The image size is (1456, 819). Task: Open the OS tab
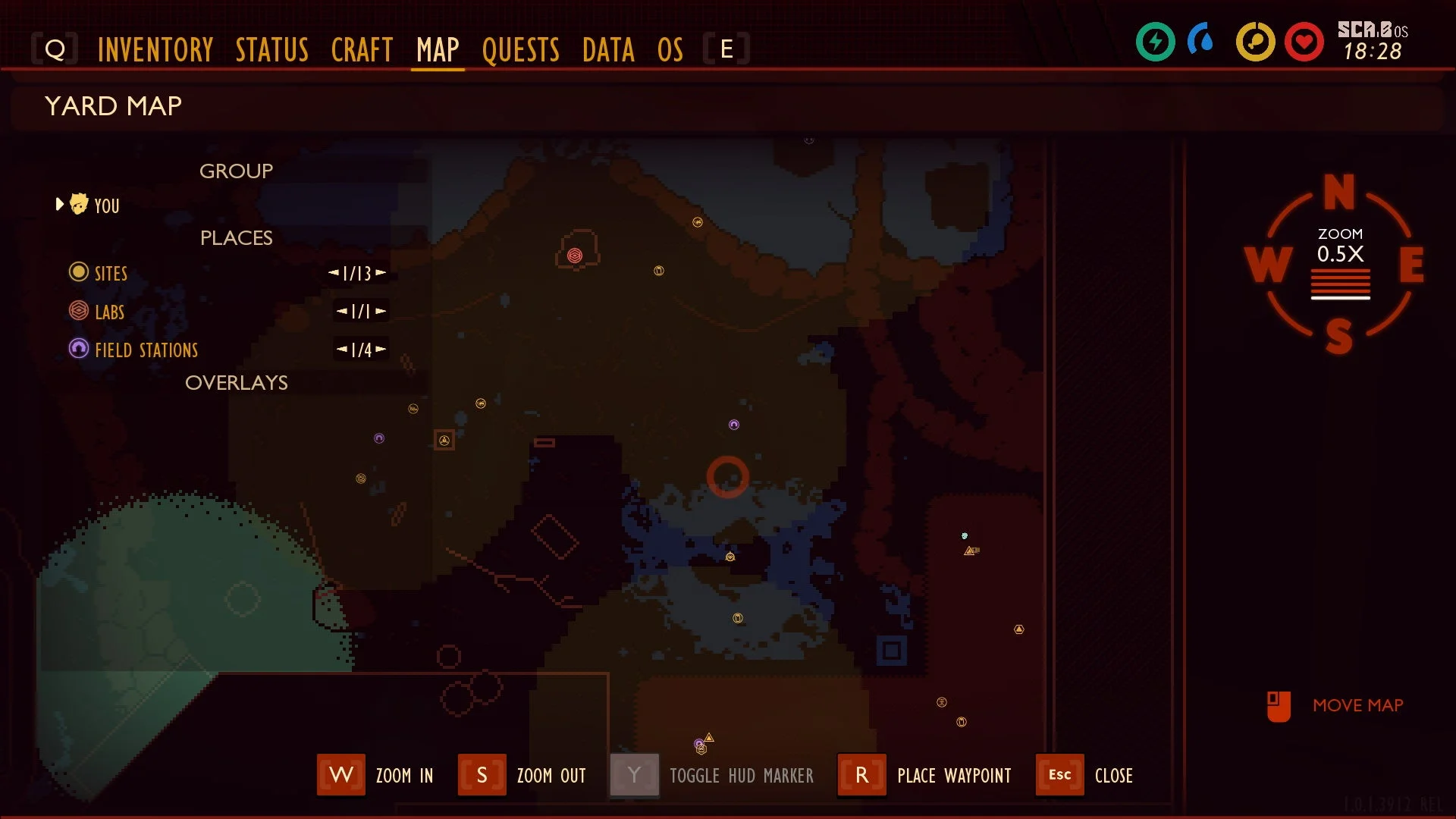[670, 50]
